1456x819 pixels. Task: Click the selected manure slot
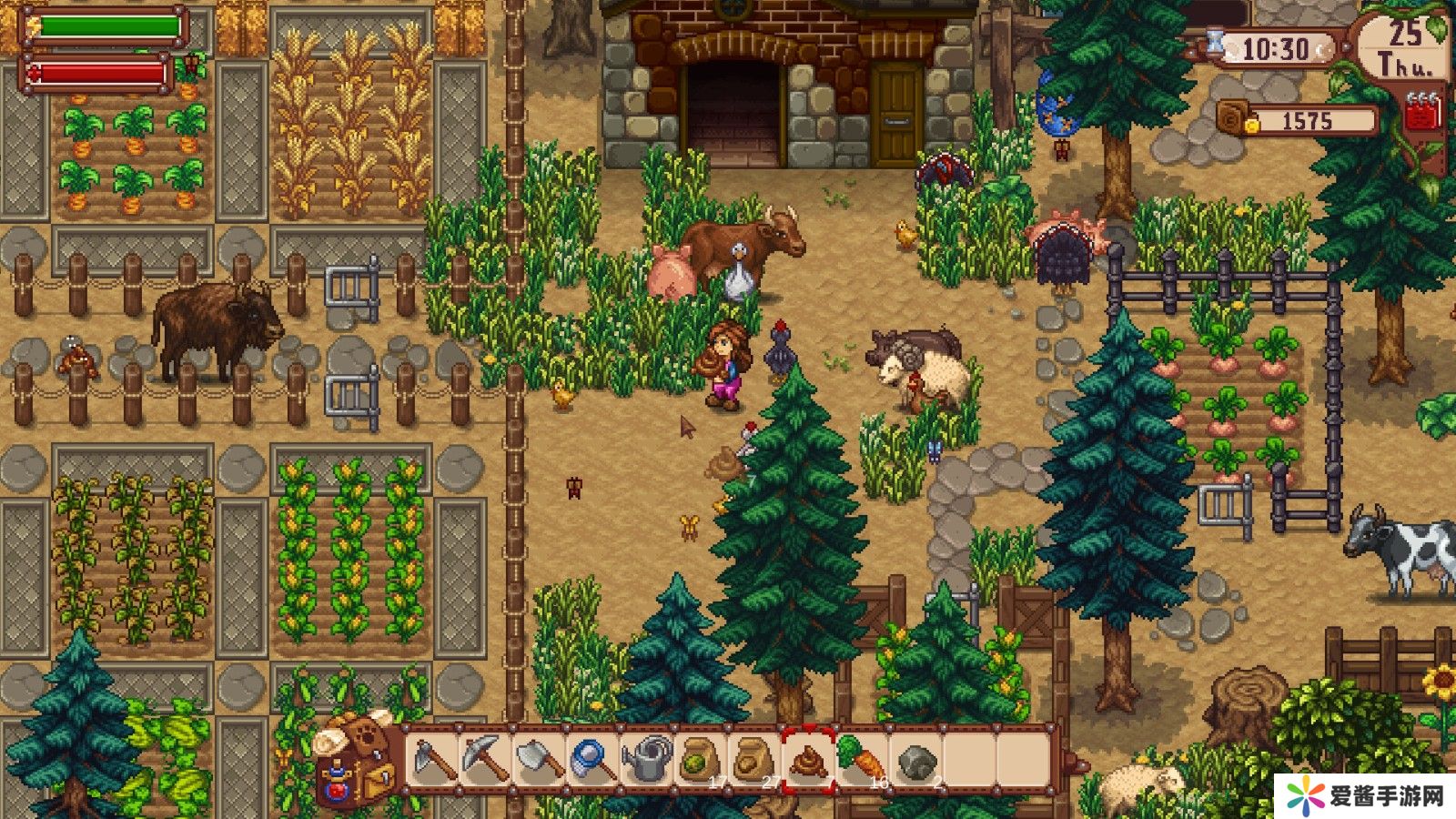coord(808,760)
